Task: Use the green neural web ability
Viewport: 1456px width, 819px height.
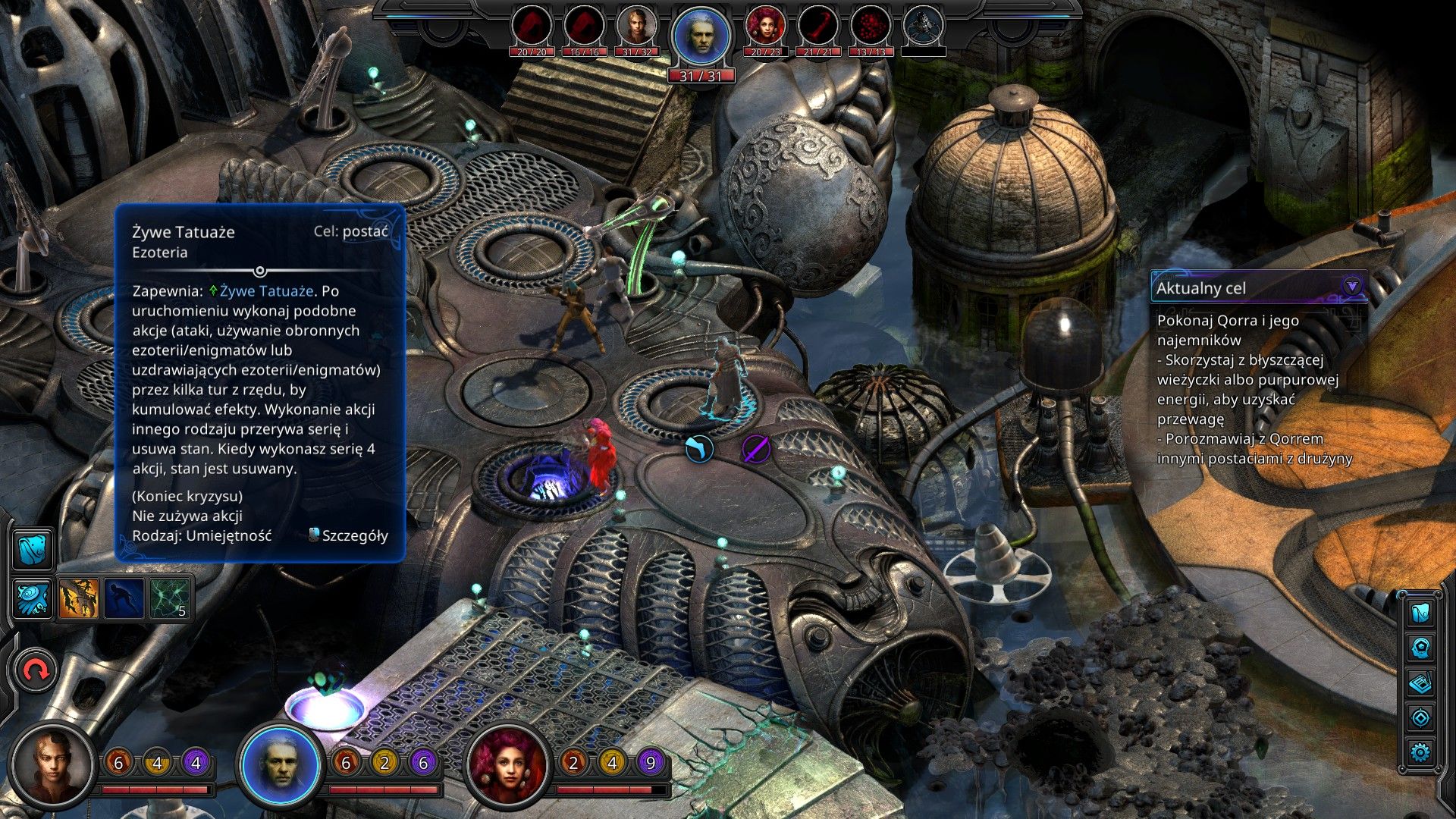Action: click(x=169, y=598)
